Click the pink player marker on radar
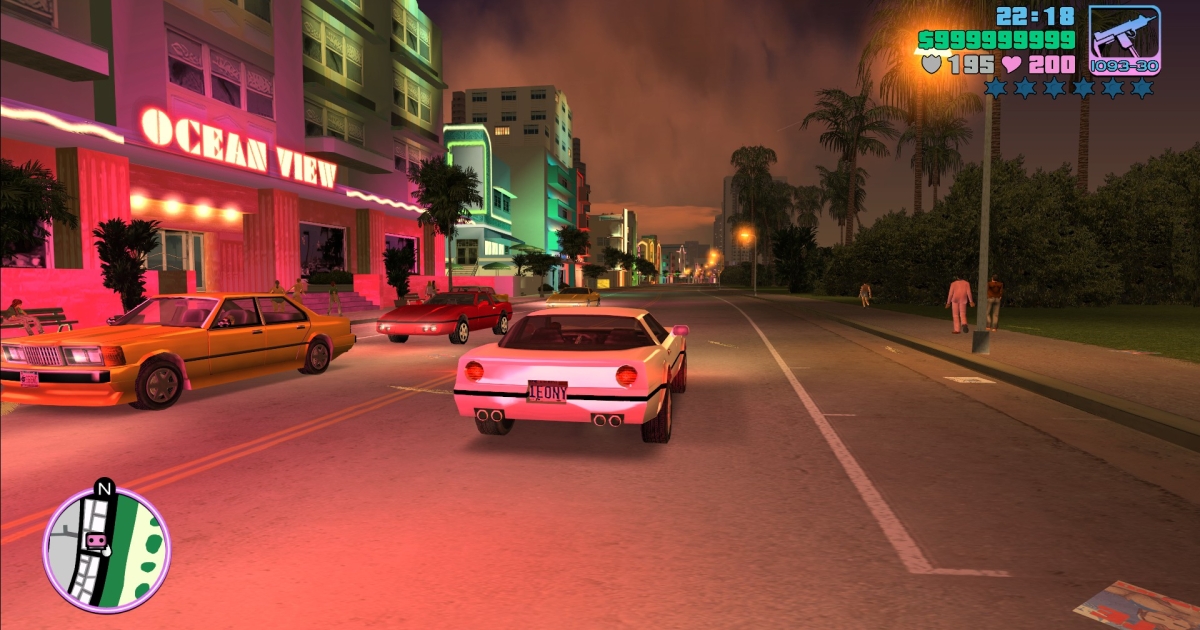The width and height of the screenshot is (1200, 630). coord(97,541)
